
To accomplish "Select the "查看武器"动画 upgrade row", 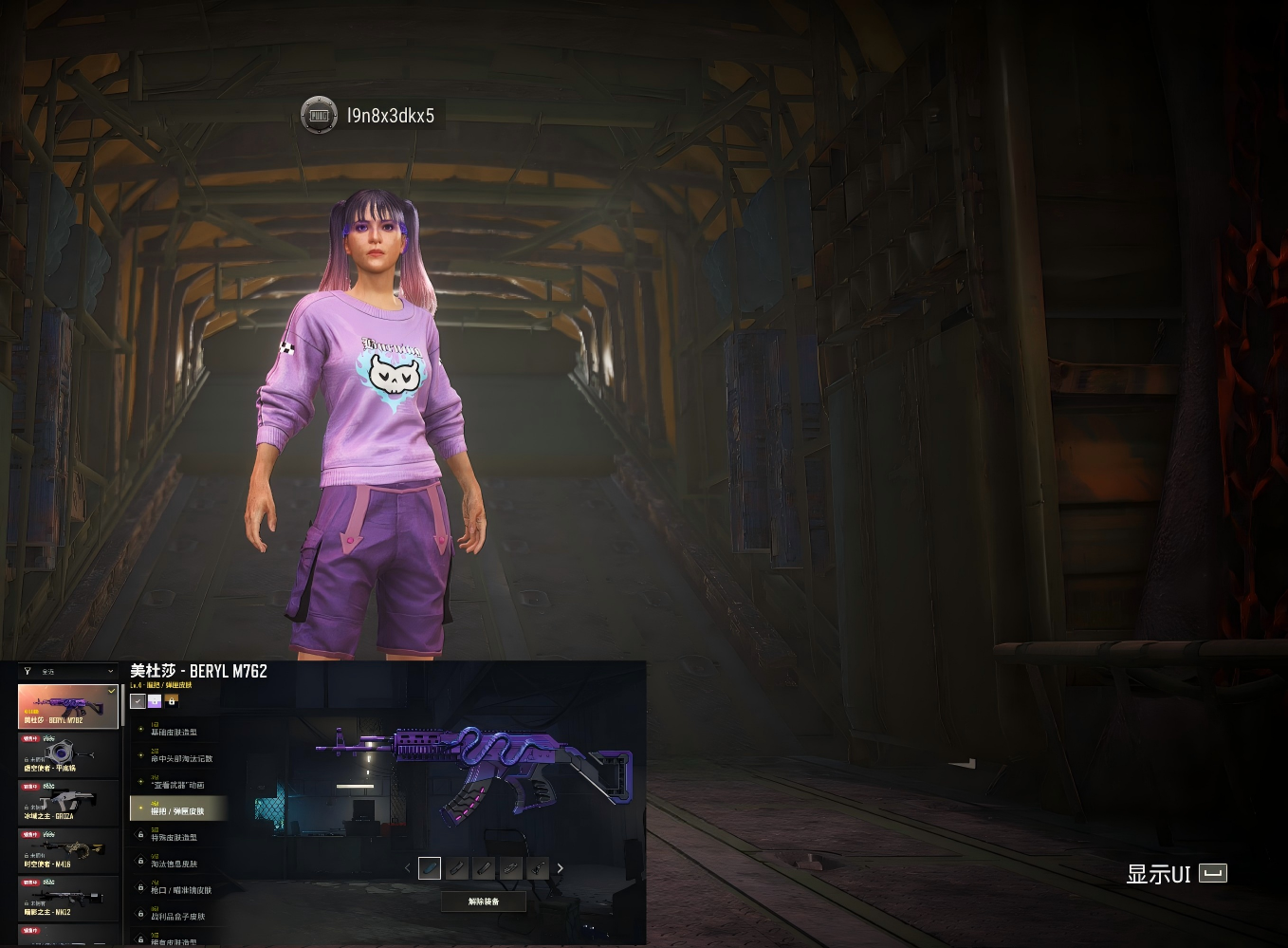I will pyautogui.click(x=178, y=784).
